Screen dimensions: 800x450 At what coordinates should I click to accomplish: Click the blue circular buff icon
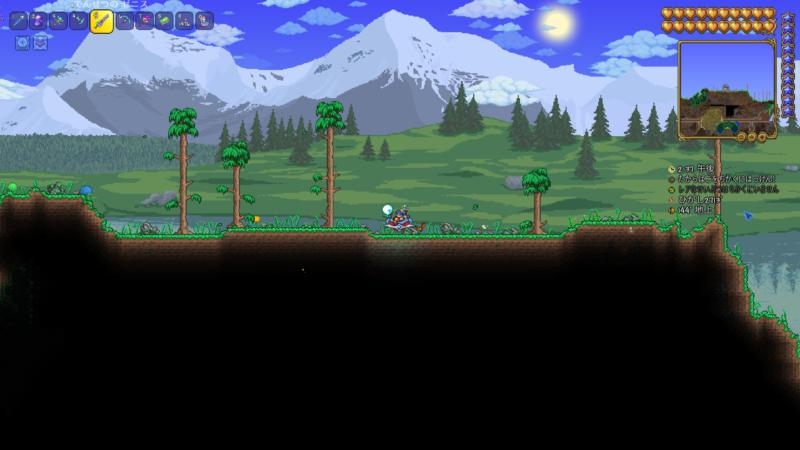click(x=22, y=42)
